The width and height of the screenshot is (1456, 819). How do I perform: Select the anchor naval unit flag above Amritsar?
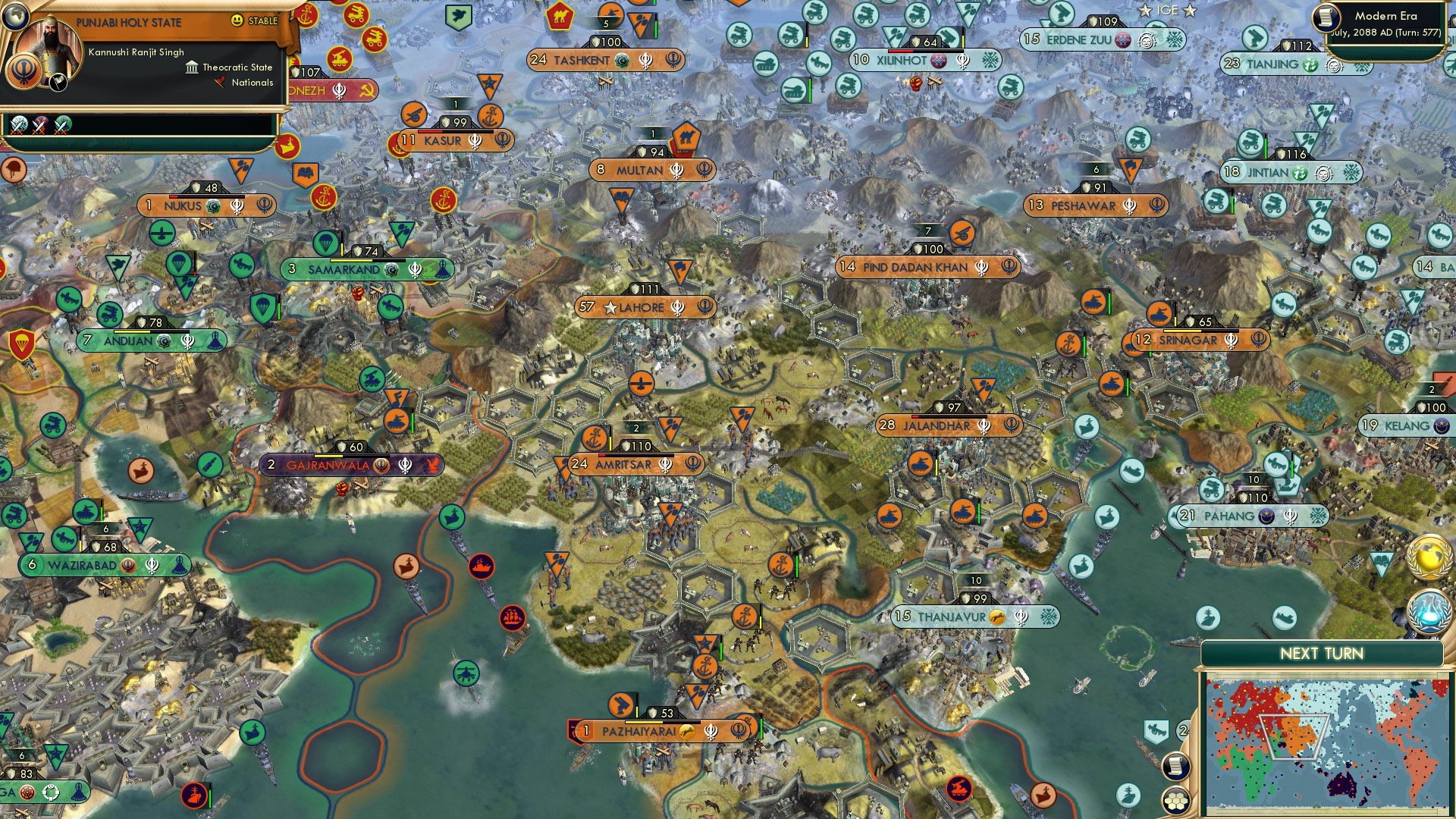tap(594, 438)
